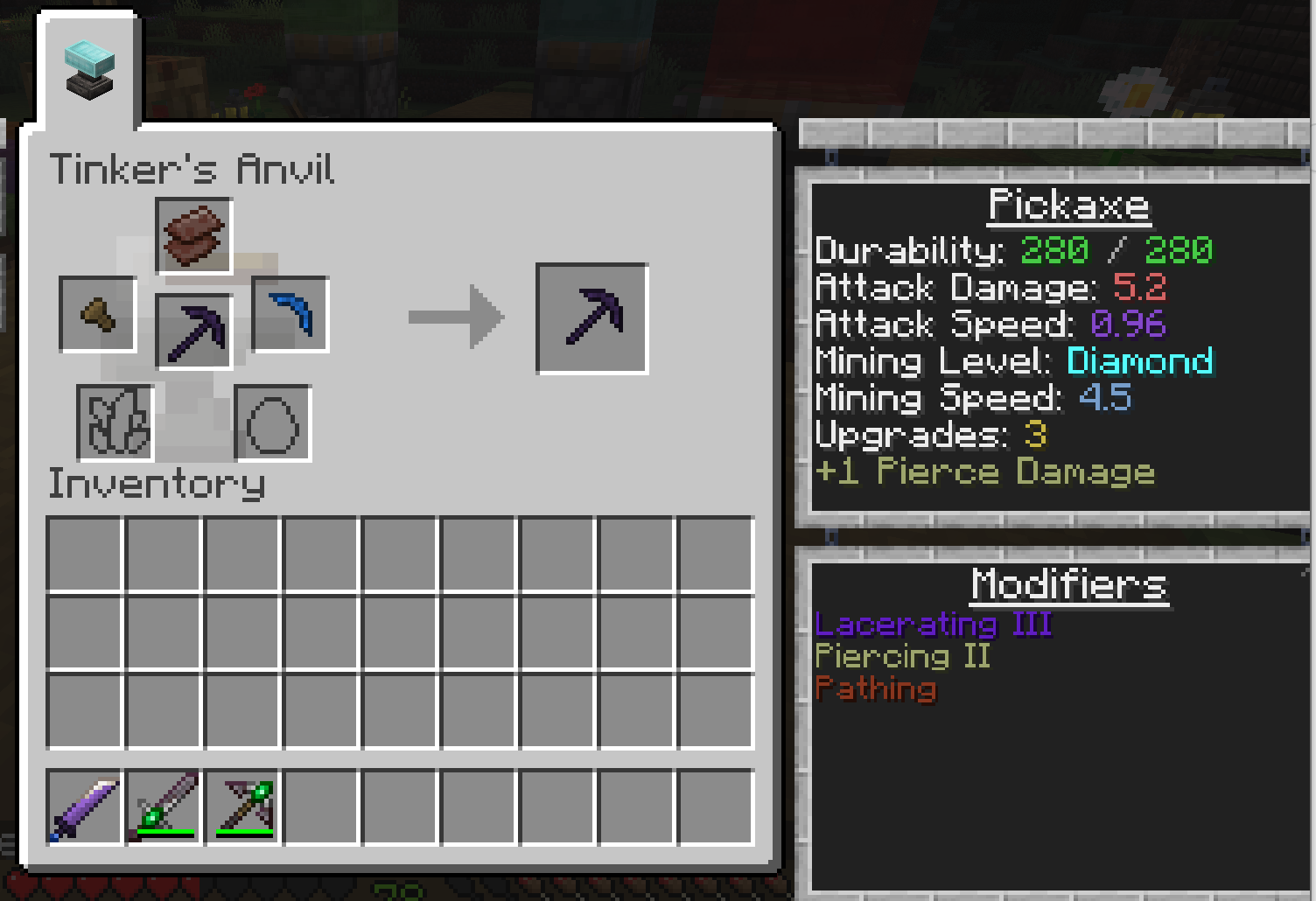This screenshot has width=1316, height=901.
Task: Click the empty slot with crystal outline
Action: click(x=115, y=423)
